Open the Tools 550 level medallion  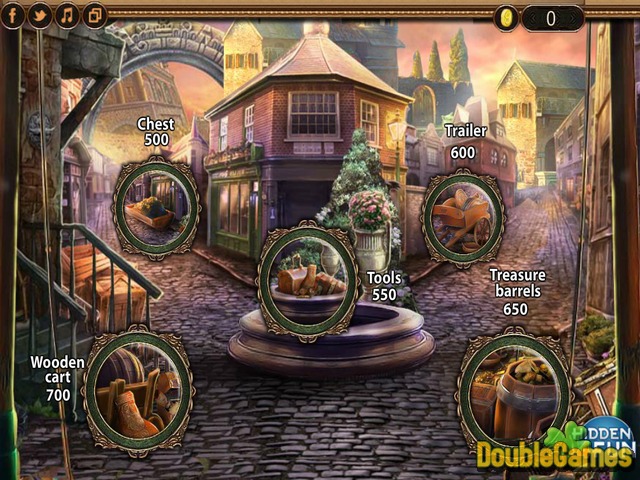tap(307, 277)
